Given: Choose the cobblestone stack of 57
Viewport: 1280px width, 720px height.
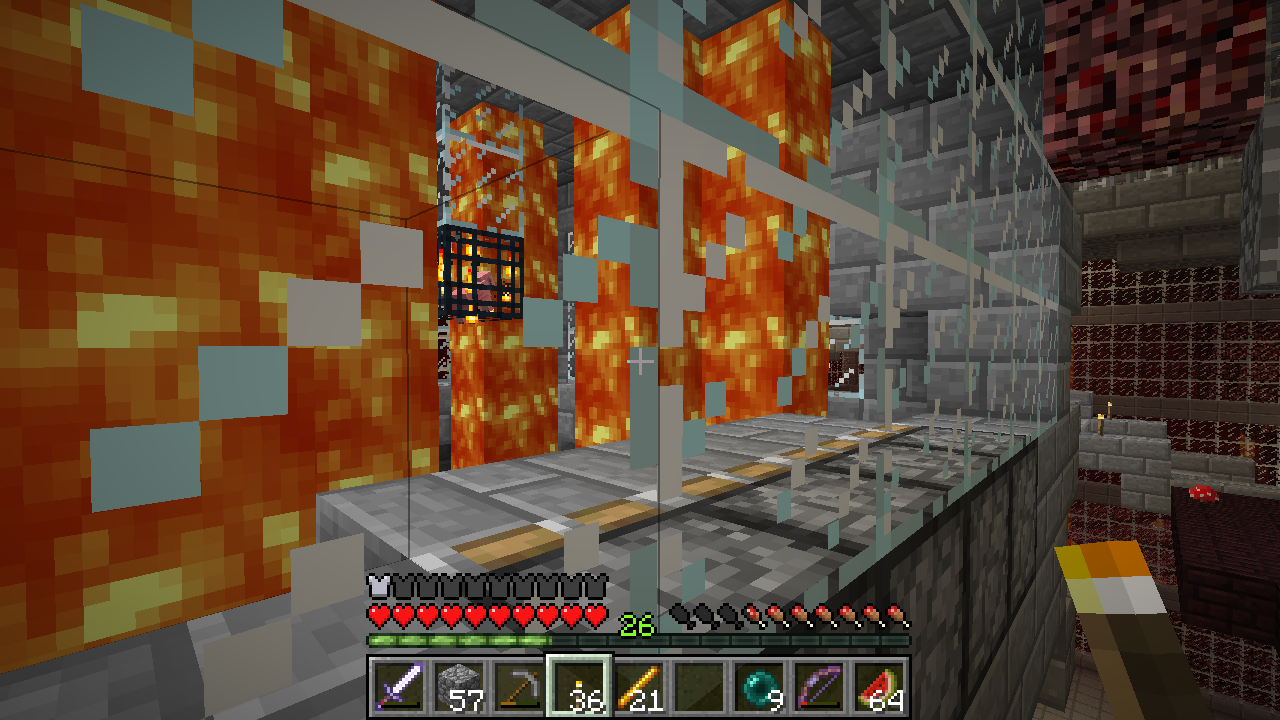Looking at the screenshot, I should click(458, 686).
